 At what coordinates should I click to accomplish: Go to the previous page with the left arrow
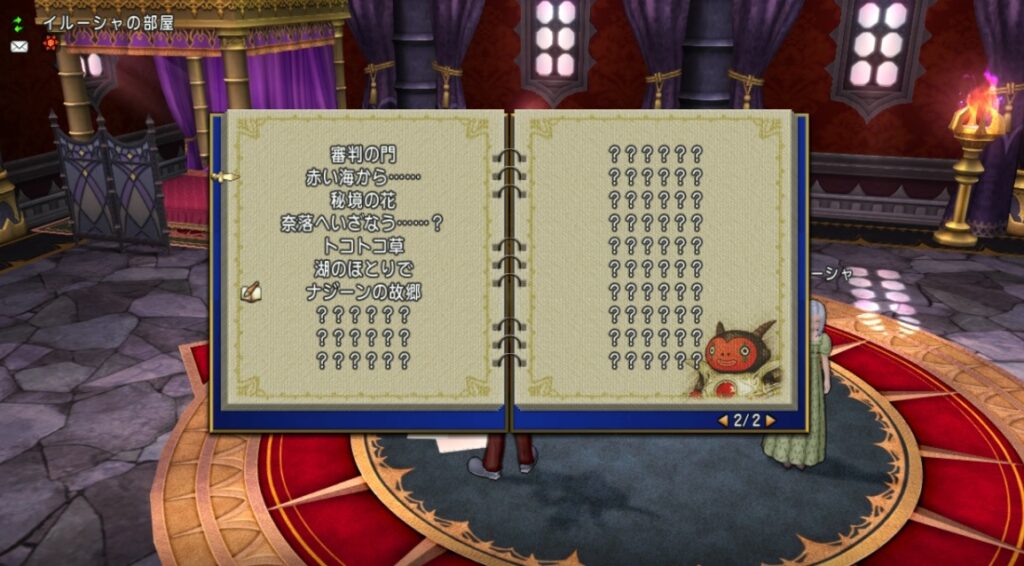pos(722,421)
